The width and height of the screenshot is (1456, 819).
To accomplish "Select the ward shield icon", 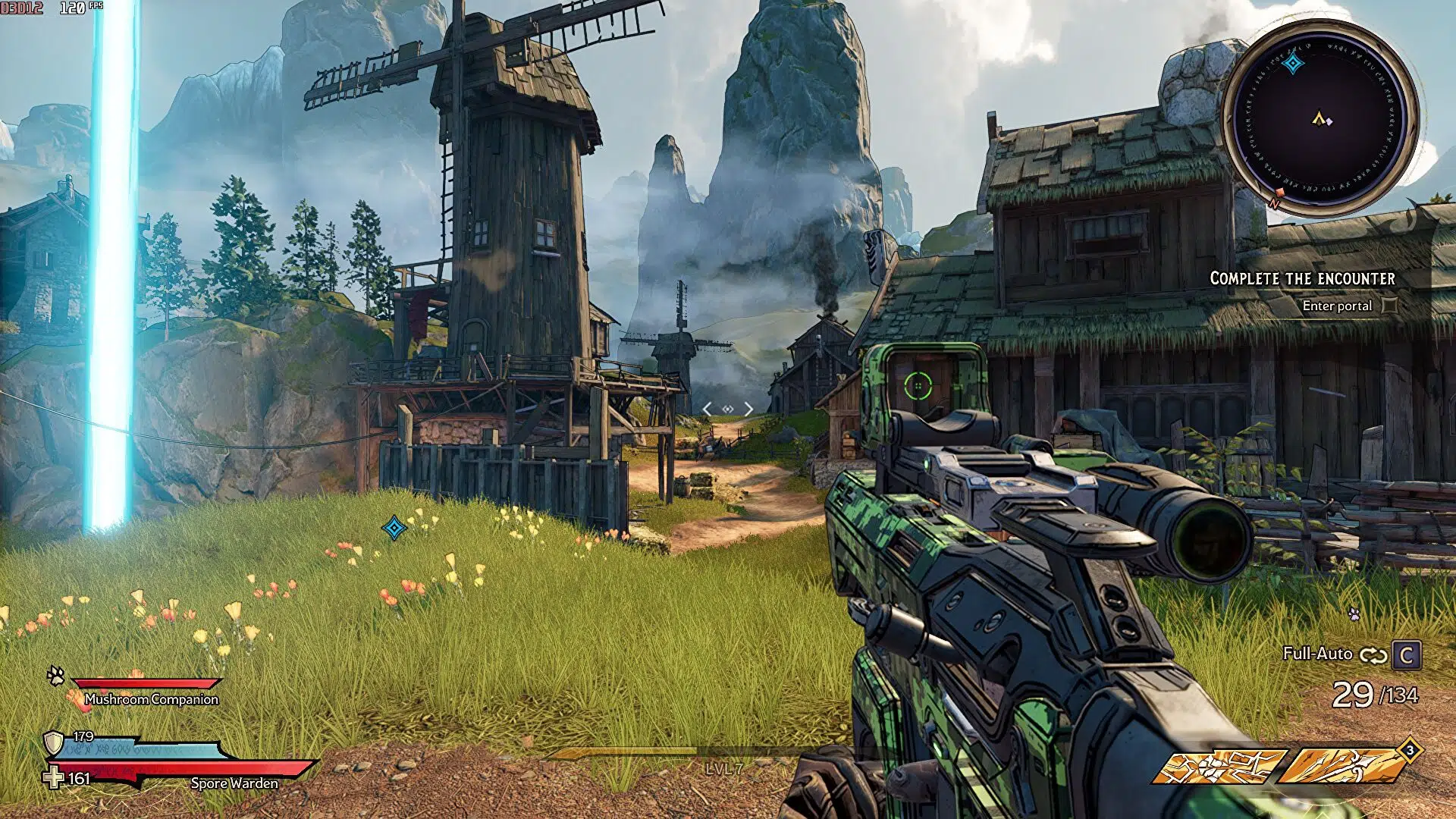I will pyautogui.click(x=53, y=742).
